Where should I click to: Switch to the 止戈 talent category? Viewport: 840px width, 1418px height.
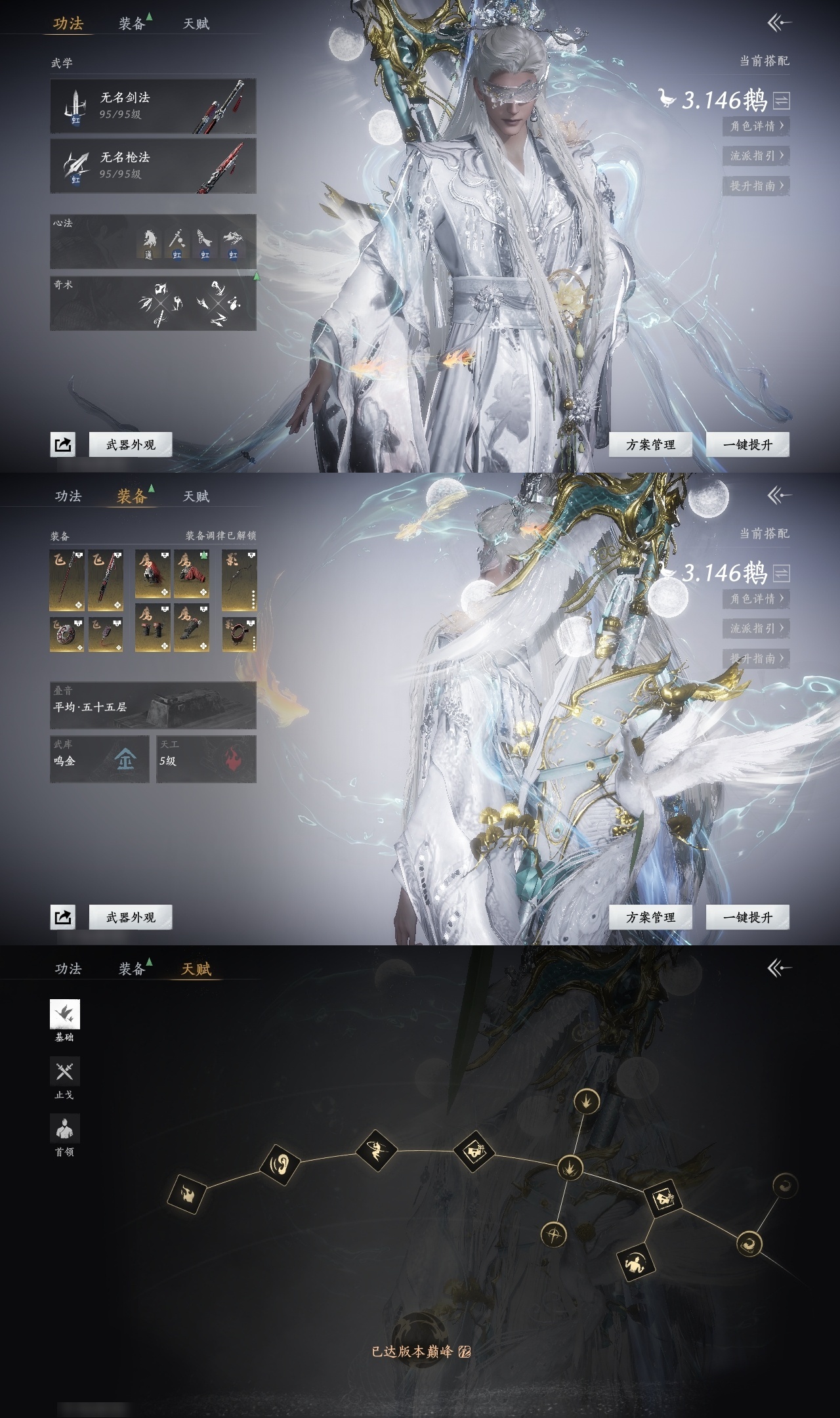(64, 1072)
